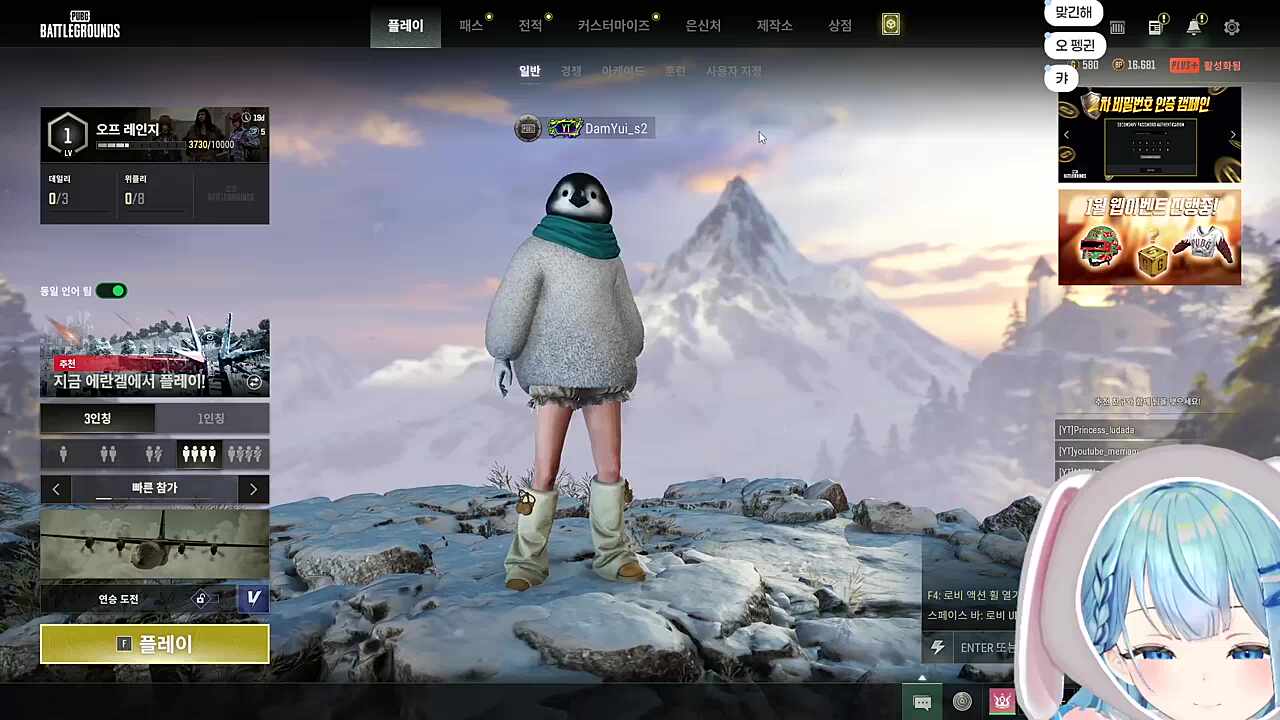1280x720 pixels.
Task: Switch perspective to 1인칭
Action: (210, 418)
